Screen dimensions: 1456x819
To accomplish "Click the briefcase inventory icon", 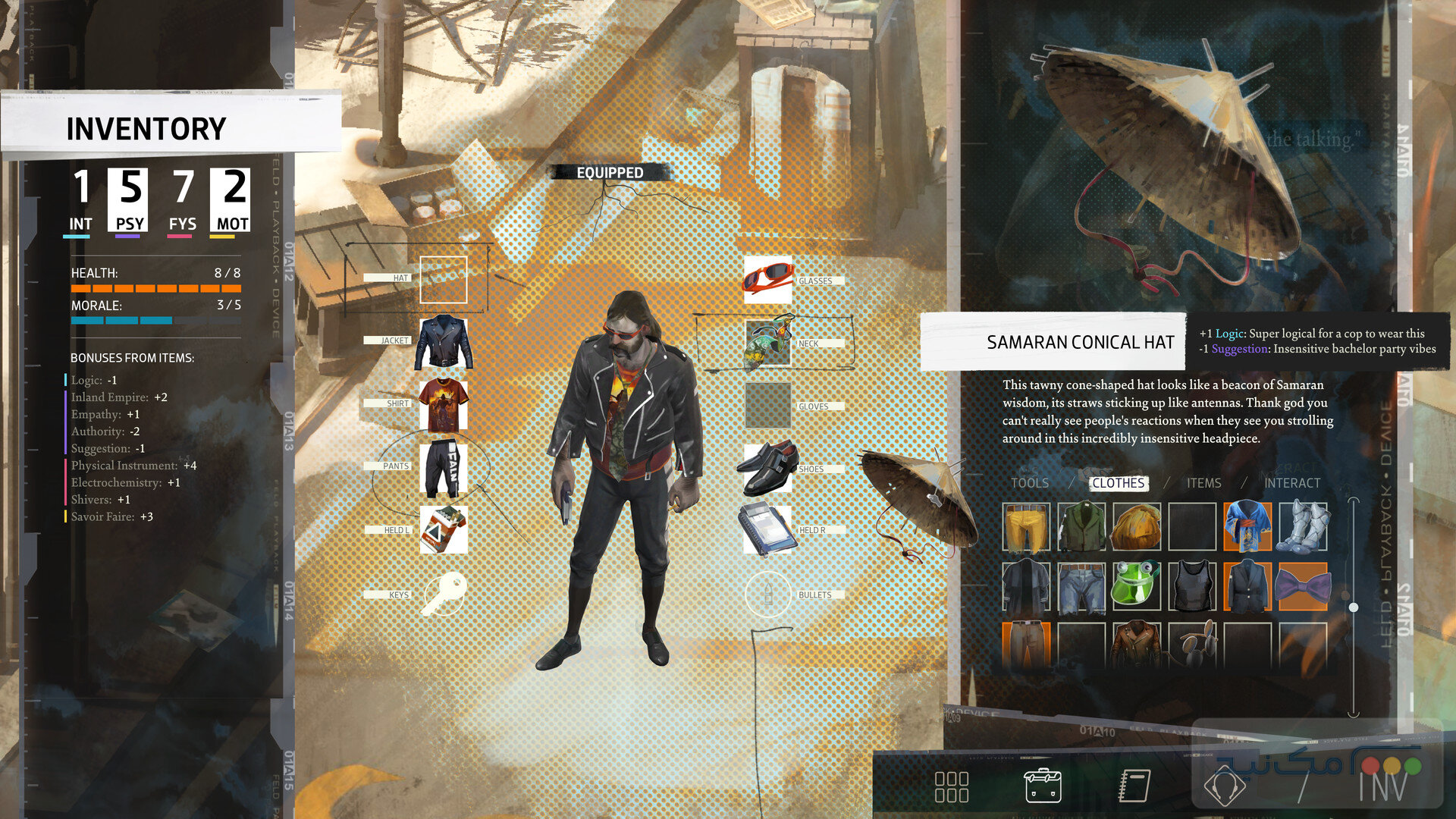I will [1043, 786].
